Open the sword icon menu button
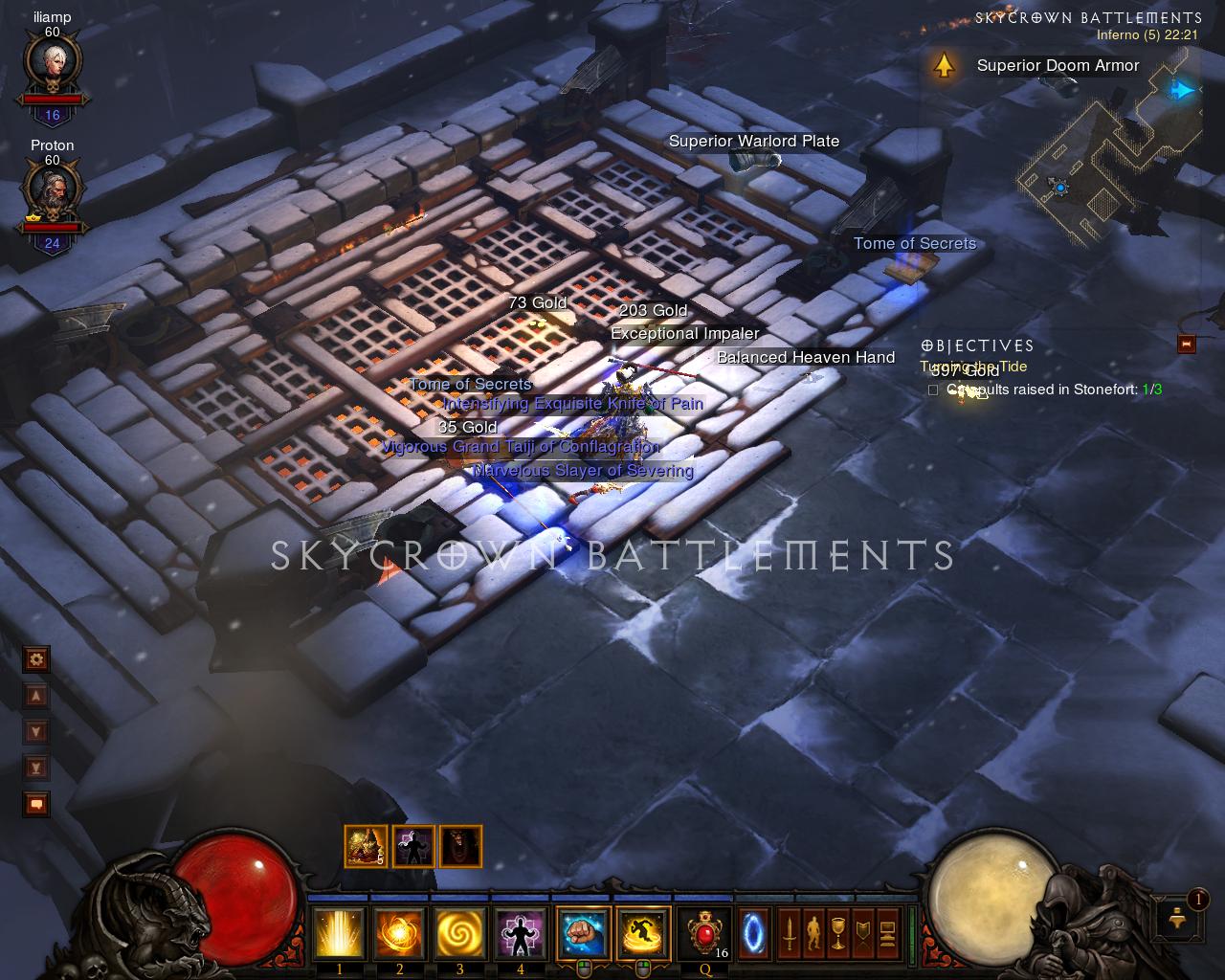The image size is (1225, 980). 790,933
